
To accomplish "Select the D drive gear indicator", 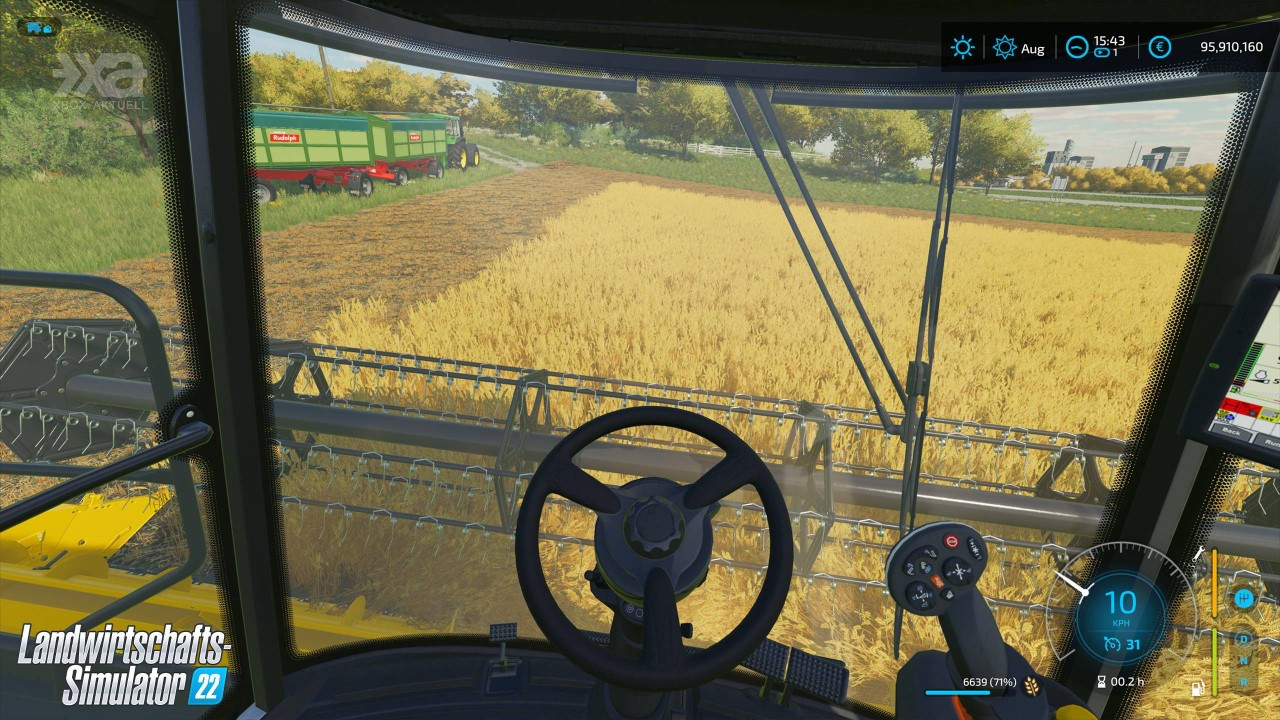I will tap(1244, 638).
